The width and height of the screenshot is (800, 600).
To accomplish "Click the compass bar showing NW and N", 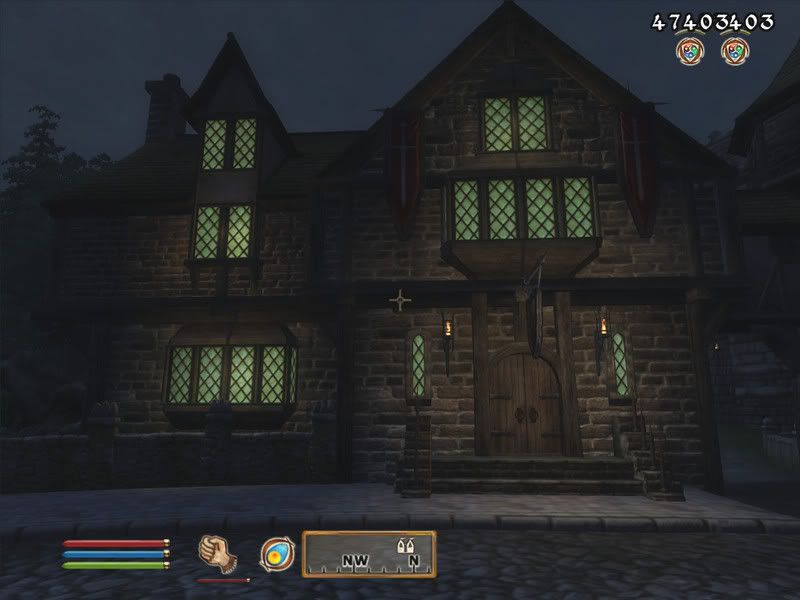I will [369, 554].
